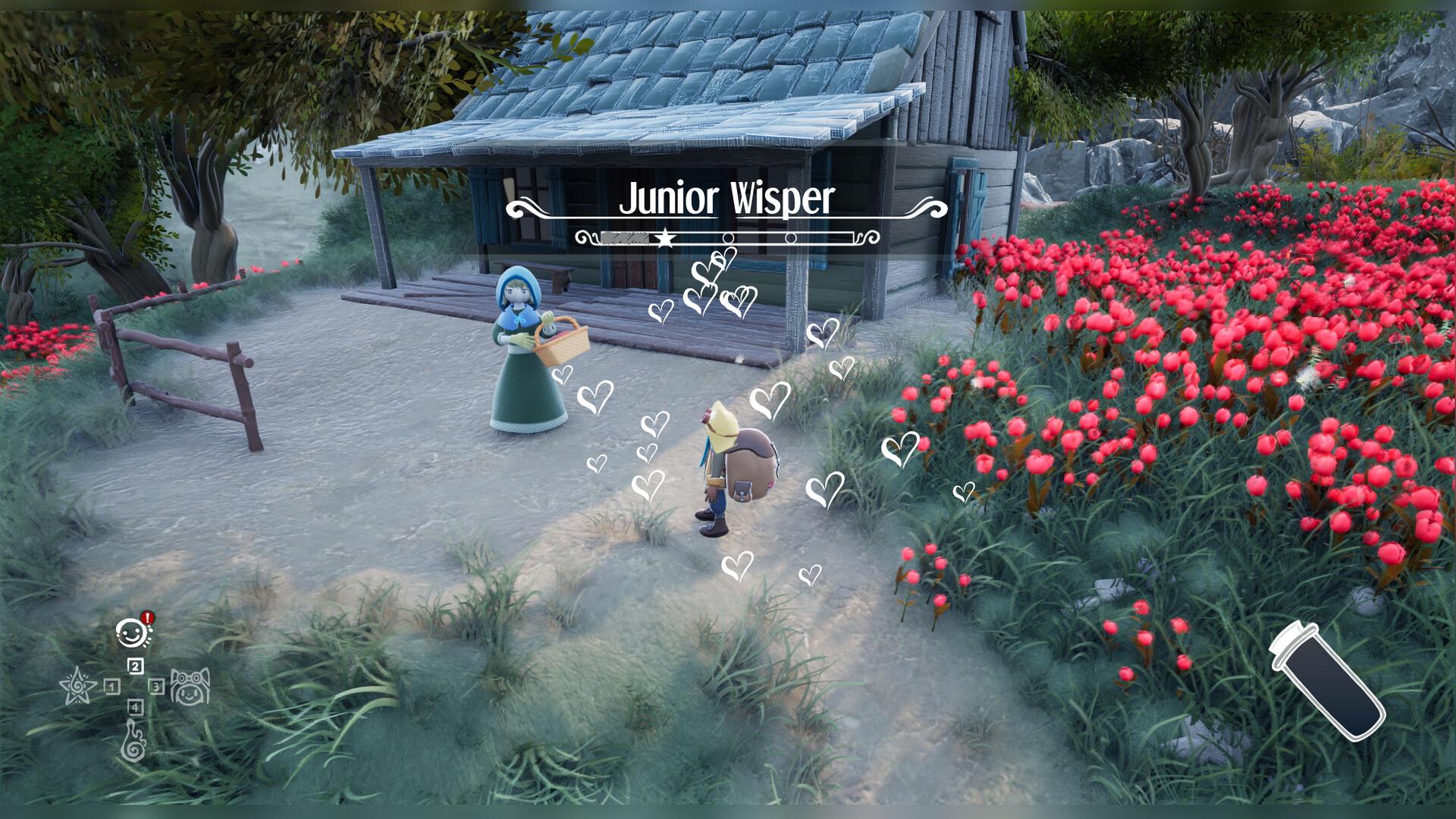Expand the first milestone circle on the bar
The height and width of the screenshot is (819, 1456).
pos(728,237)
